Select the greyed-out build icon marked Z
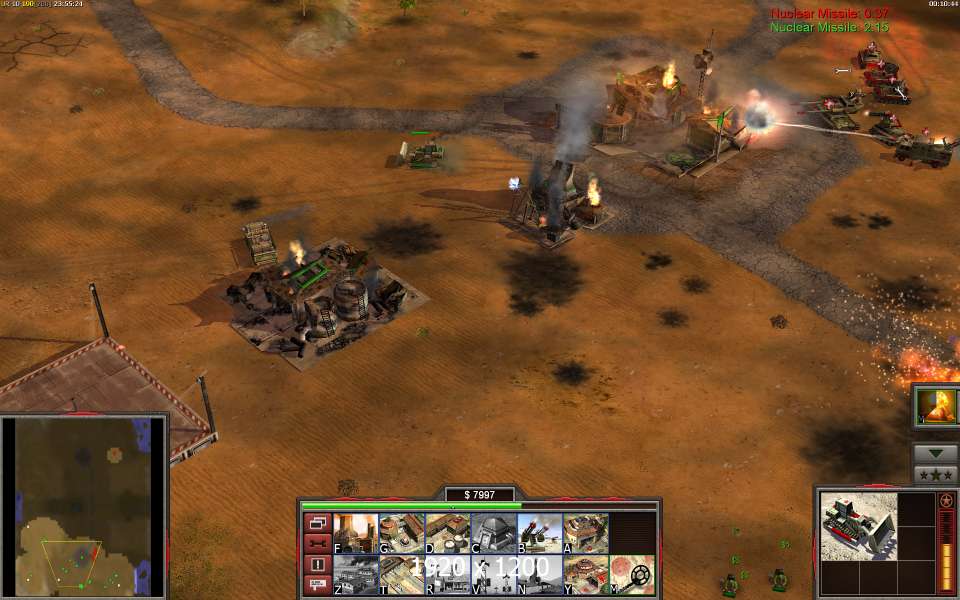Viewport: 960px width, 600px height. 354,575
